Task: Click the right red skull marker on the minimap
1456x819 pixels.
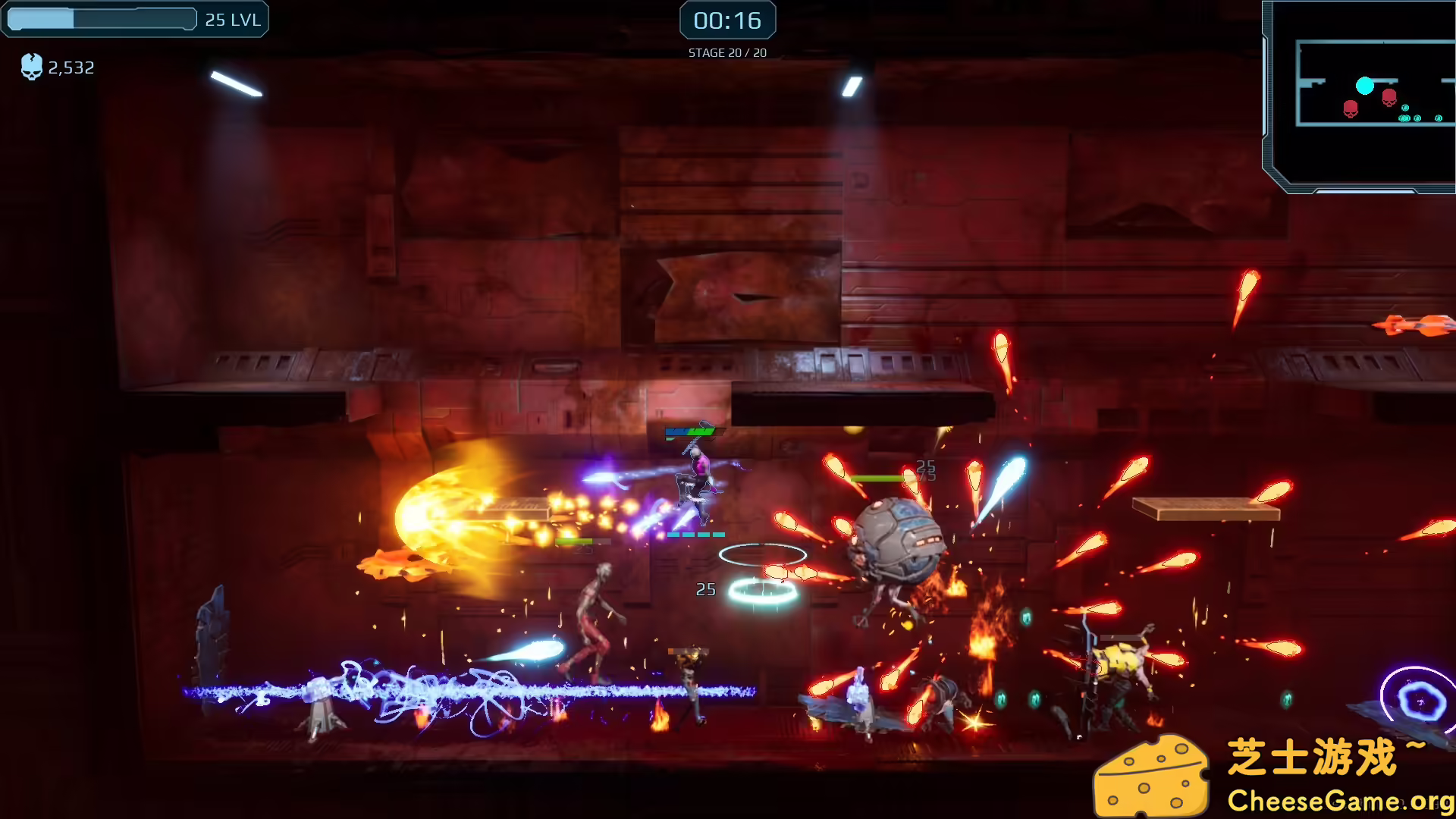Action: pyautogui.click(x=1389, y=97)
